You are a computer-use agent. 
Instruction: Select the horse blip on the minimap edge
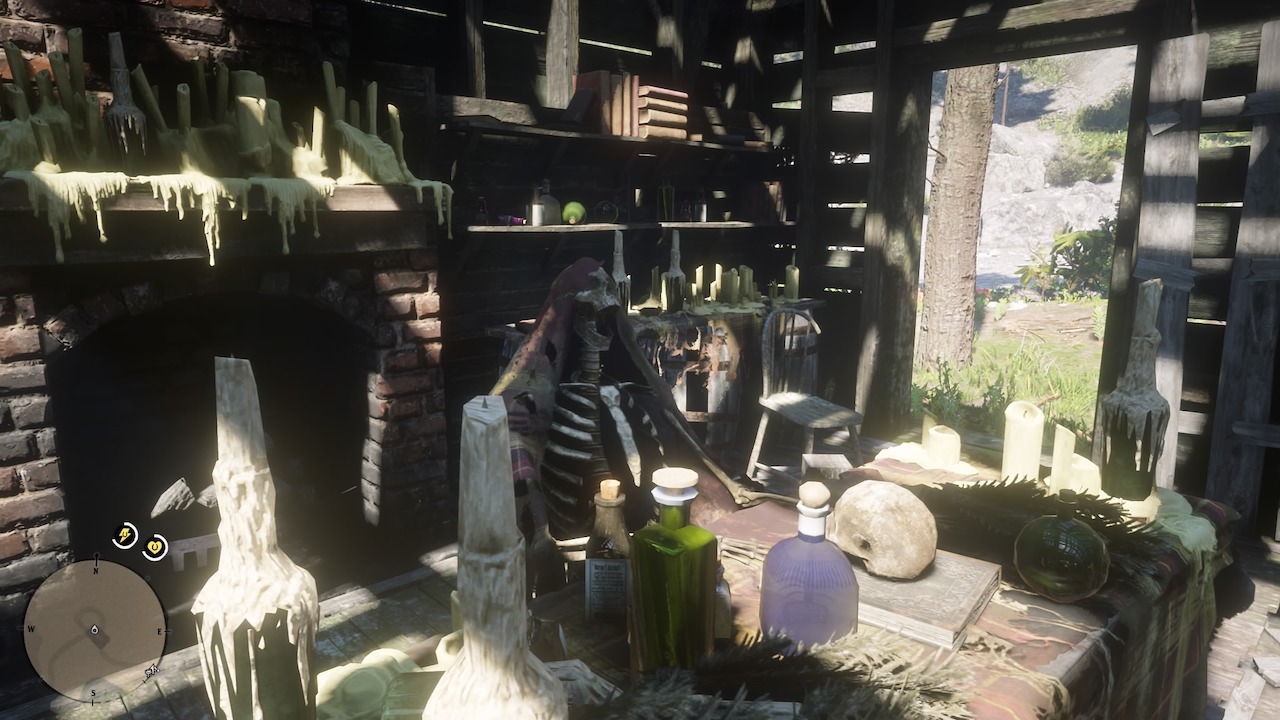click(152, 670)
